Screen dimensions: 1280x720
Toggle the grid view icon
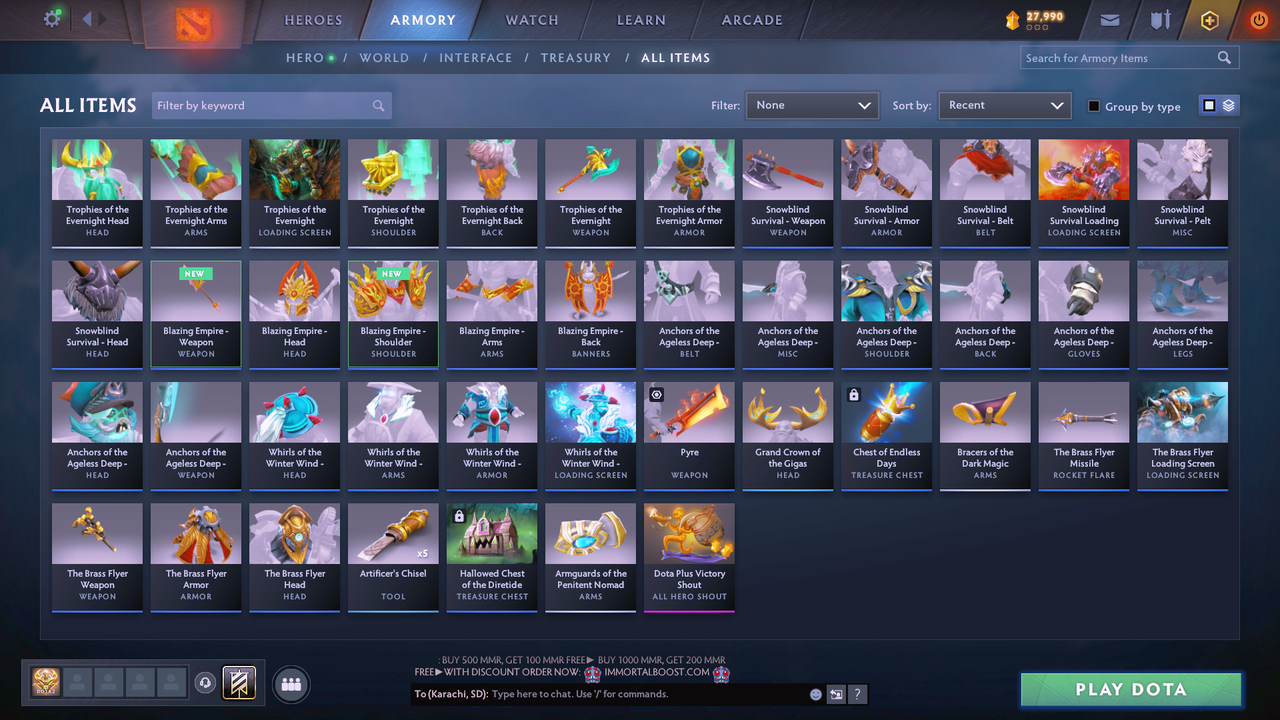coord(1210,105)
